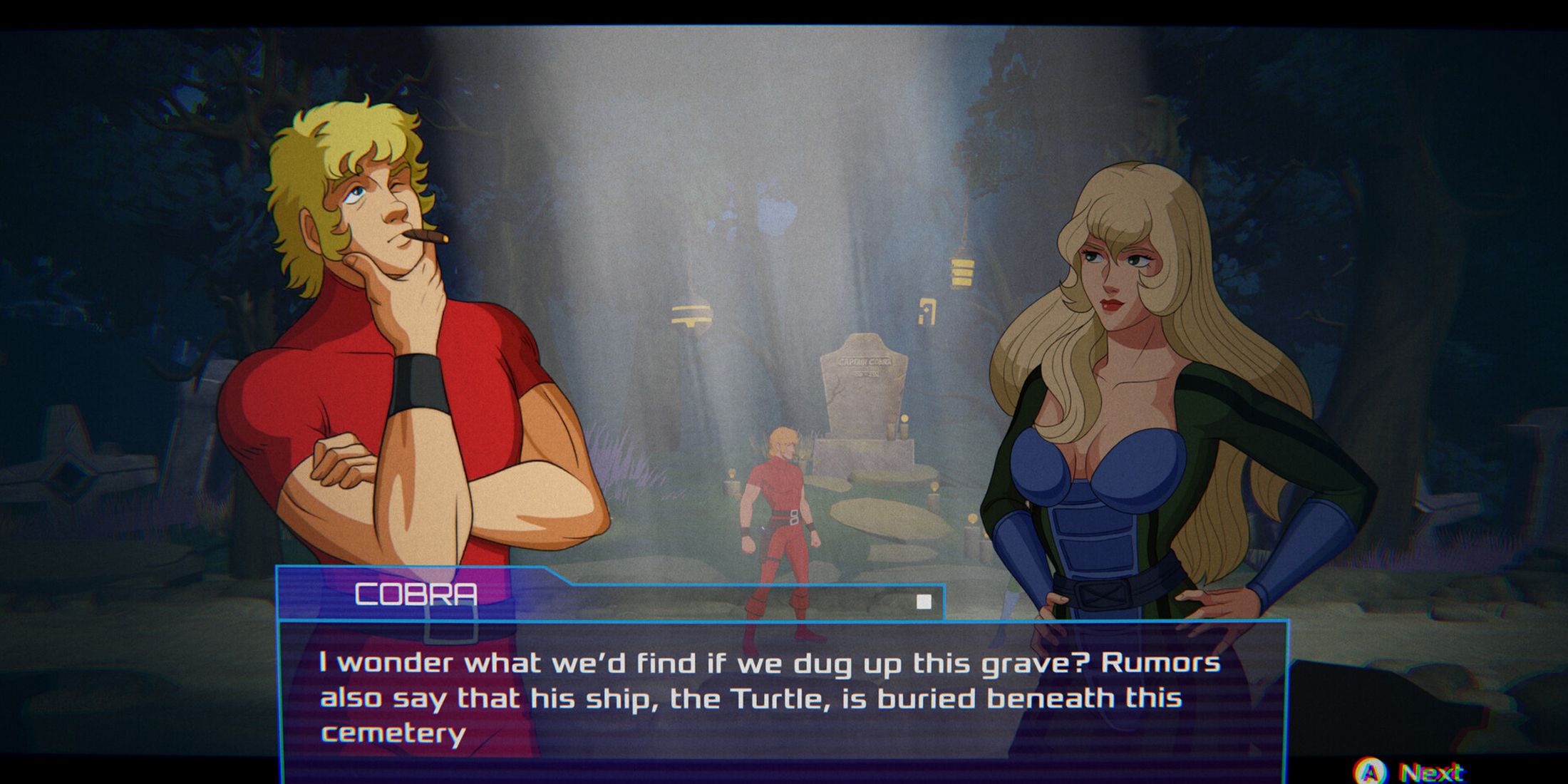This screenshot has width=1568, height=784.
Task: Click the lit candle beside the gravestone
Action: (x=902, y=424)
